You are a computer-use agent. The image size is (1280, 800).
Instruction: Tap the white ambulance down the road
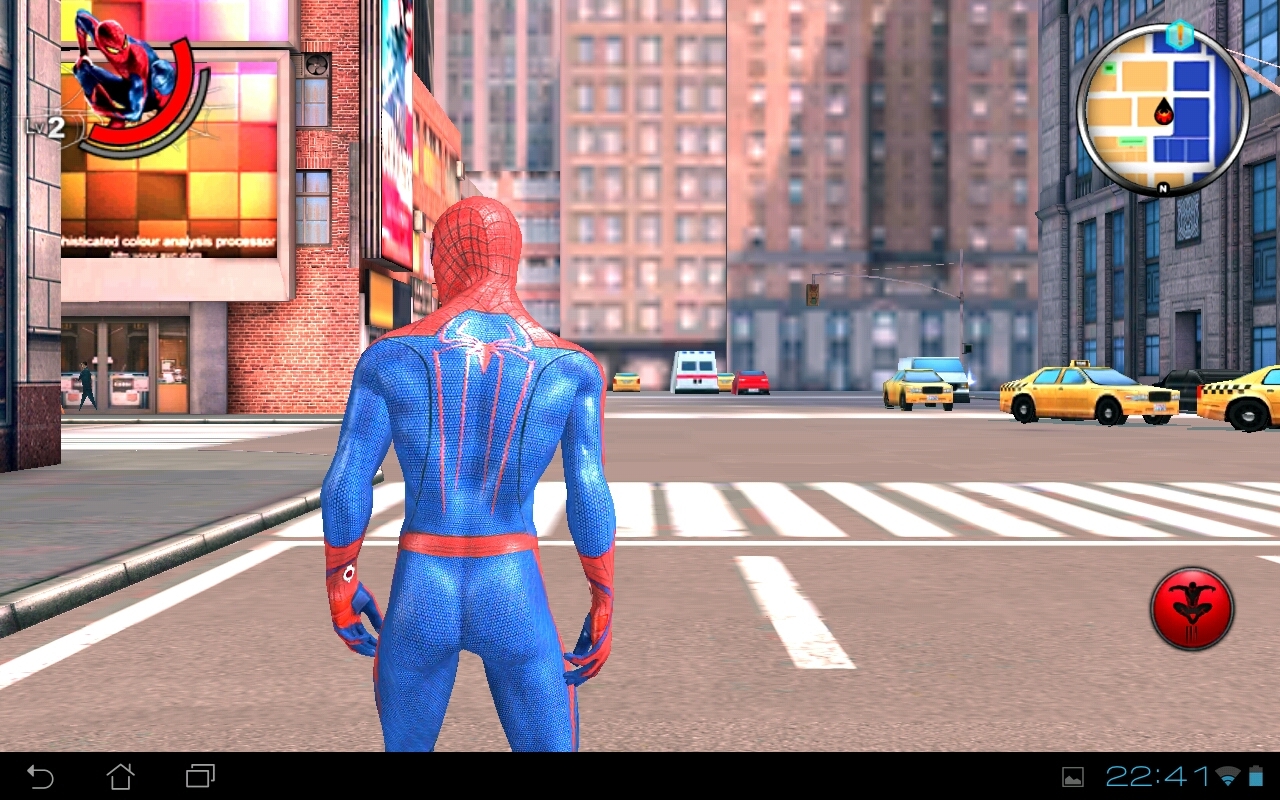point(696,372)
